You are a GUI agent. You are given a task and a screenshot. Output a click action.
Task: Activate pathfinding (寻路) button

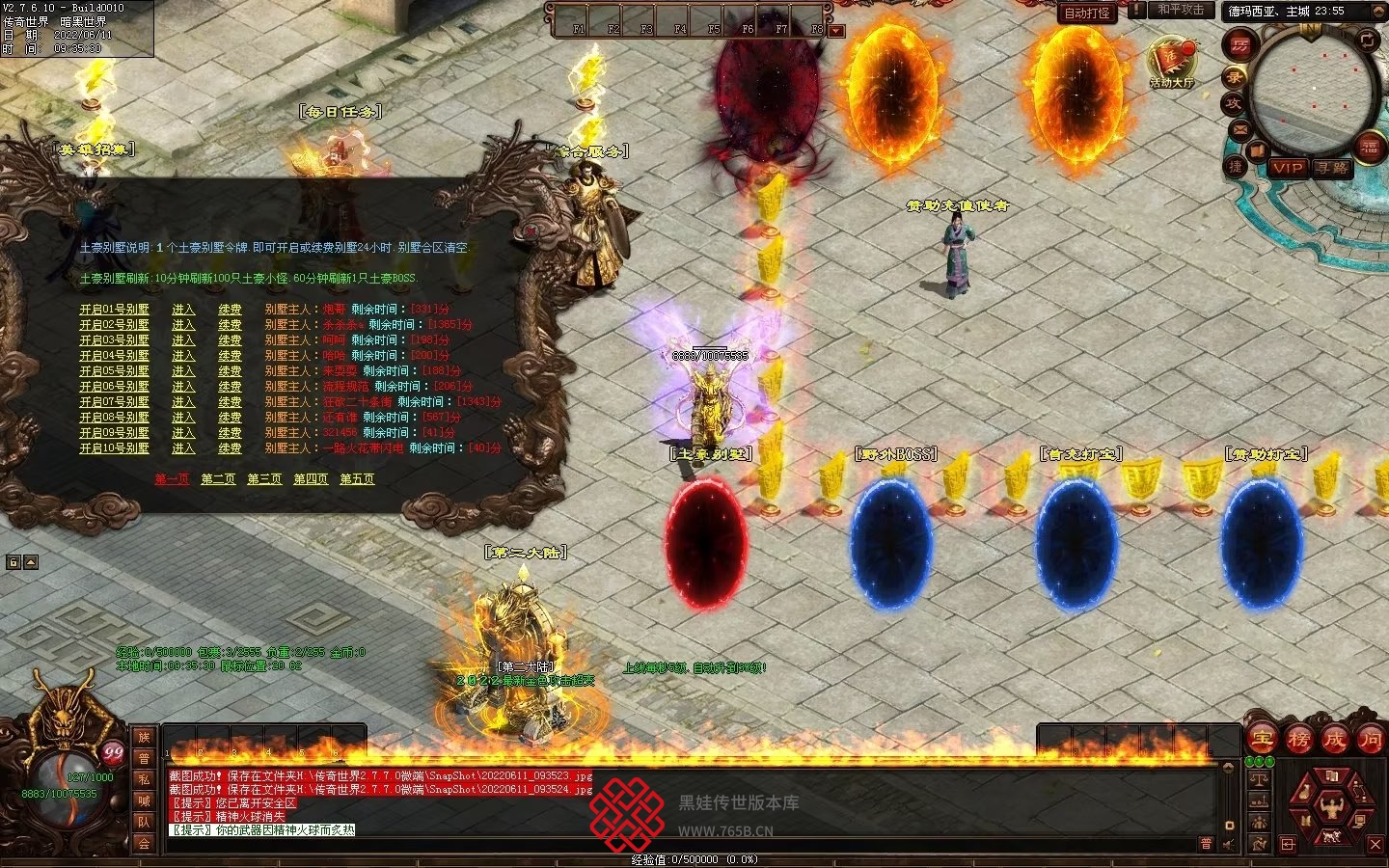1332,167
